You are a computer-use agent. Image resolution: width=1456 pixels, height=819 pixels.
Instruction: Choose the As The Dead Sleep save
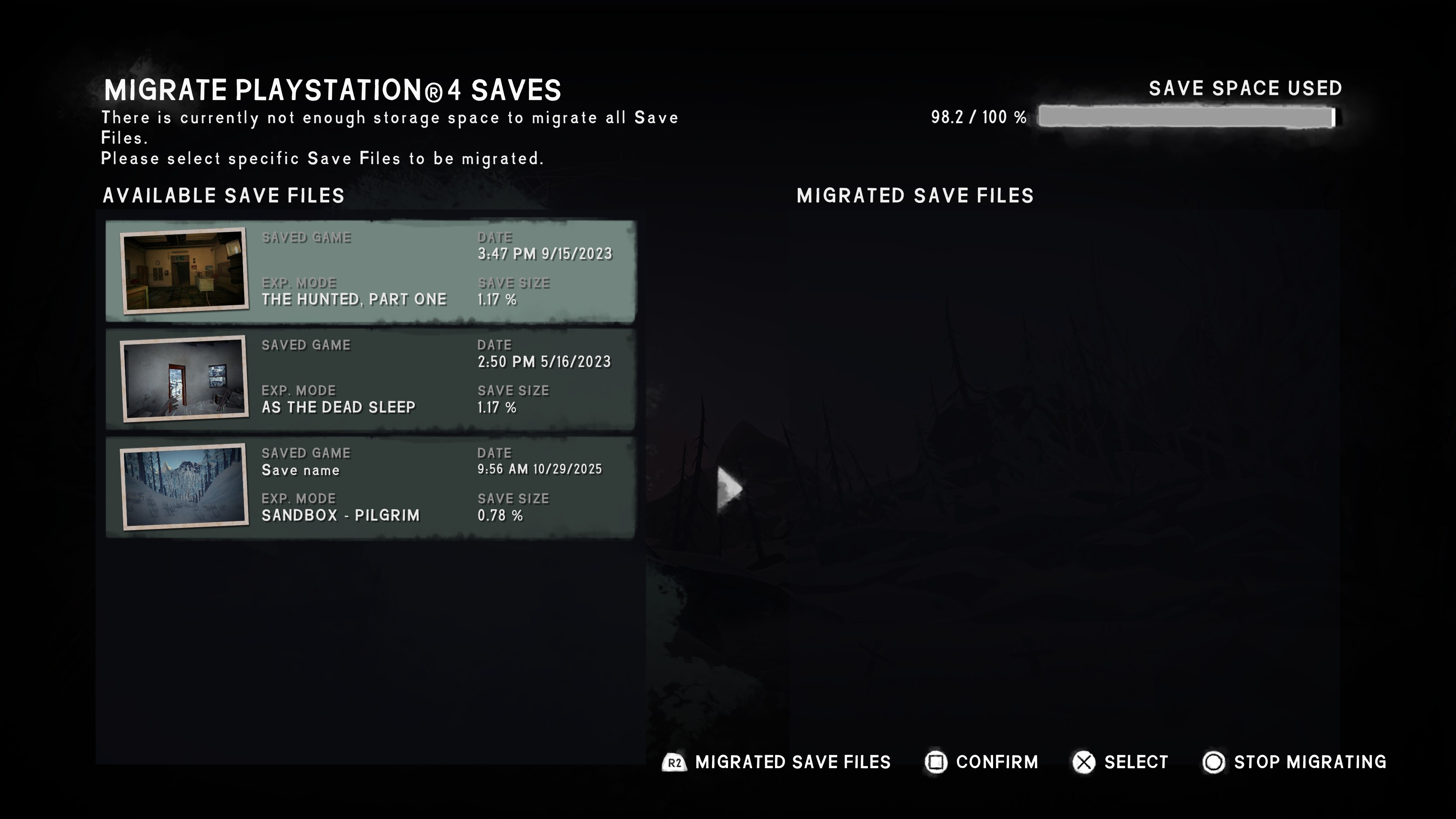370,379
